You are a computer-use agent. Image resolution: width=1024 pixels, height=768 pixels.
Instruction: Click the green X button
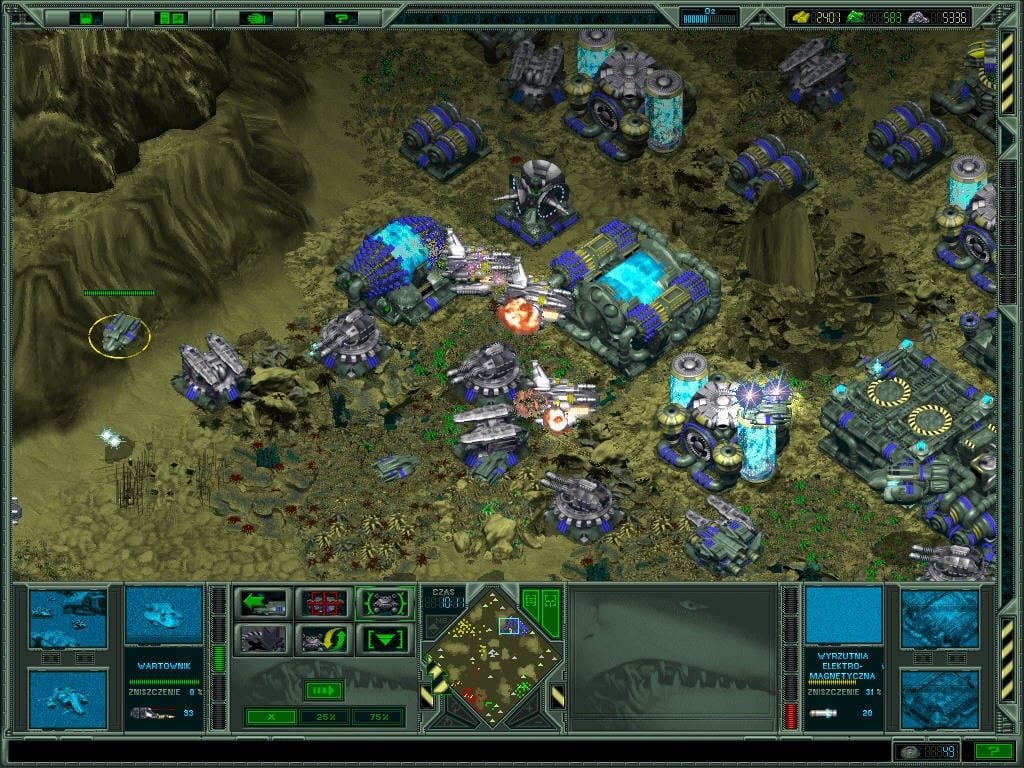[271, 716]
